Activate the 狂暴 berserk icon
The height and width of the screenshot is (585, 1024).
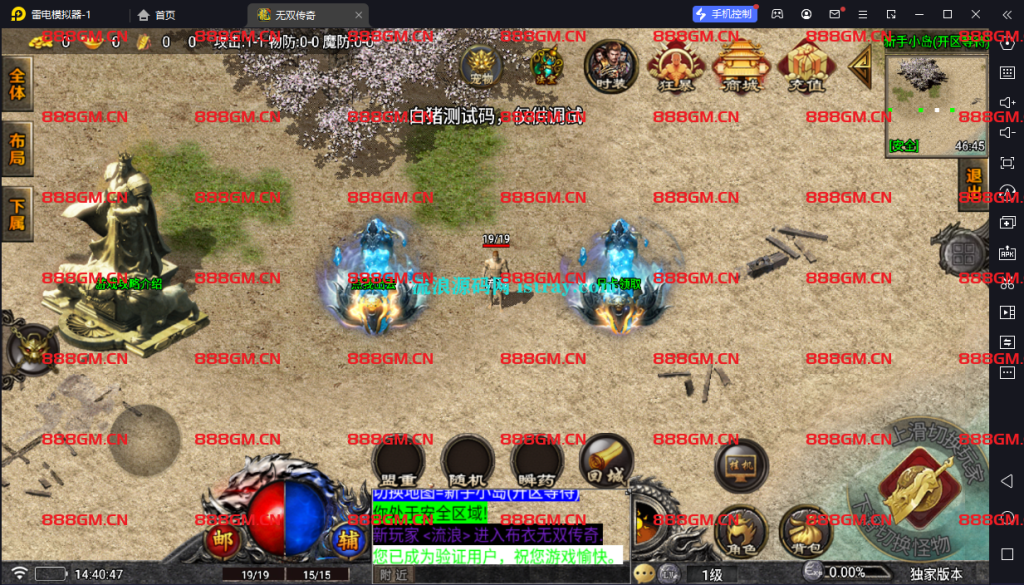[676, 66]
